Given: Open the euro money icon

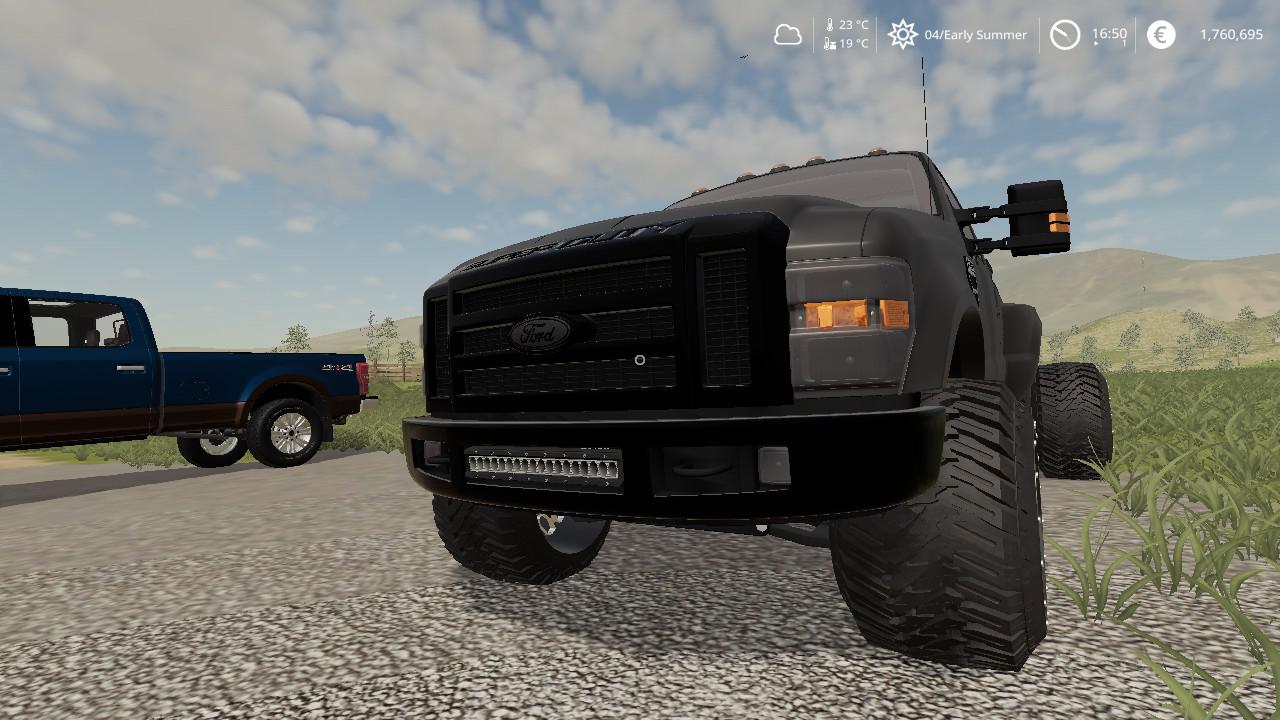Looking at the screenshot, I should click(x=1160, y=35).
